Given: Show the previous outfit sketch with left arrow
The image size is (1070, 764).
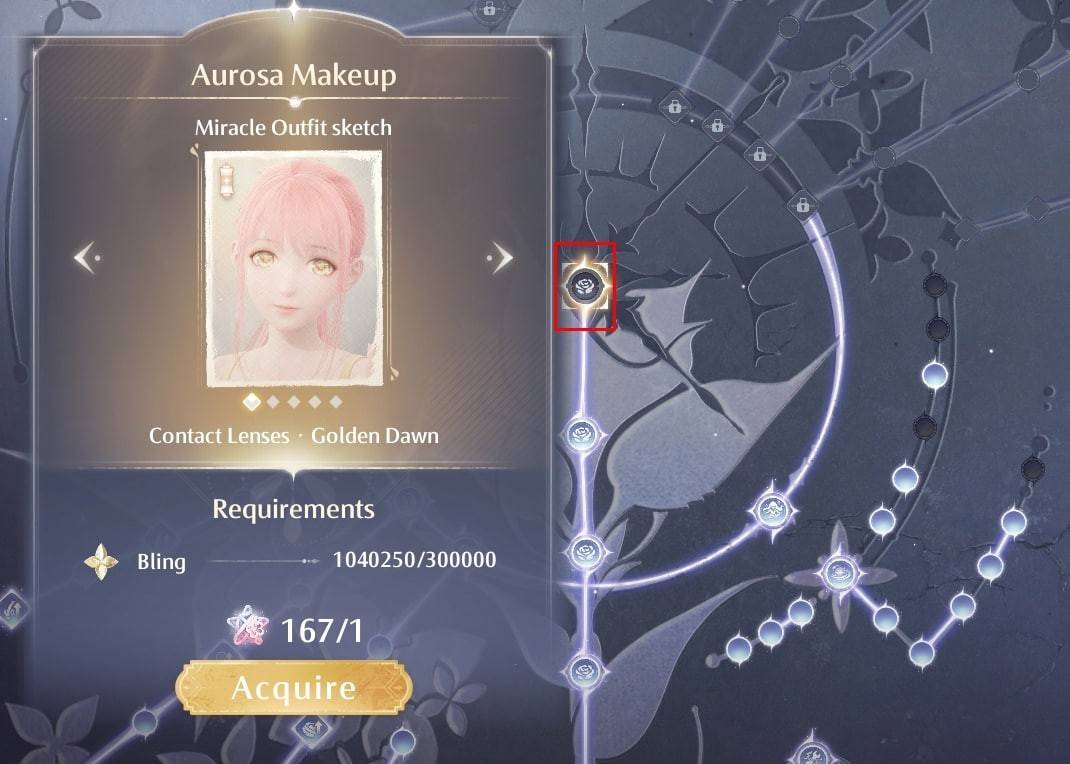Looking at the screenshot, I should click(87, 258).
